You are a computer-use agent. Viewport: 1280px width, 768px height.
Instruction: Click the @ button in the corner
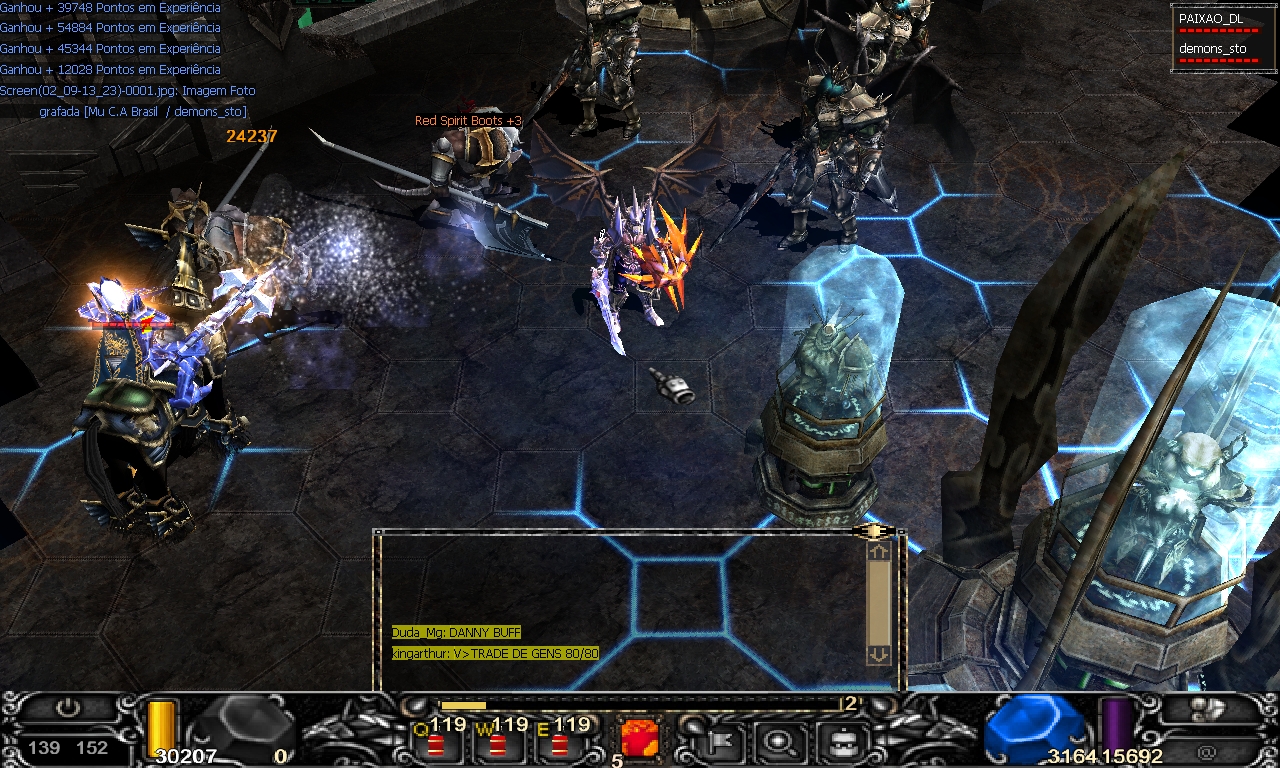[1206, 750]
